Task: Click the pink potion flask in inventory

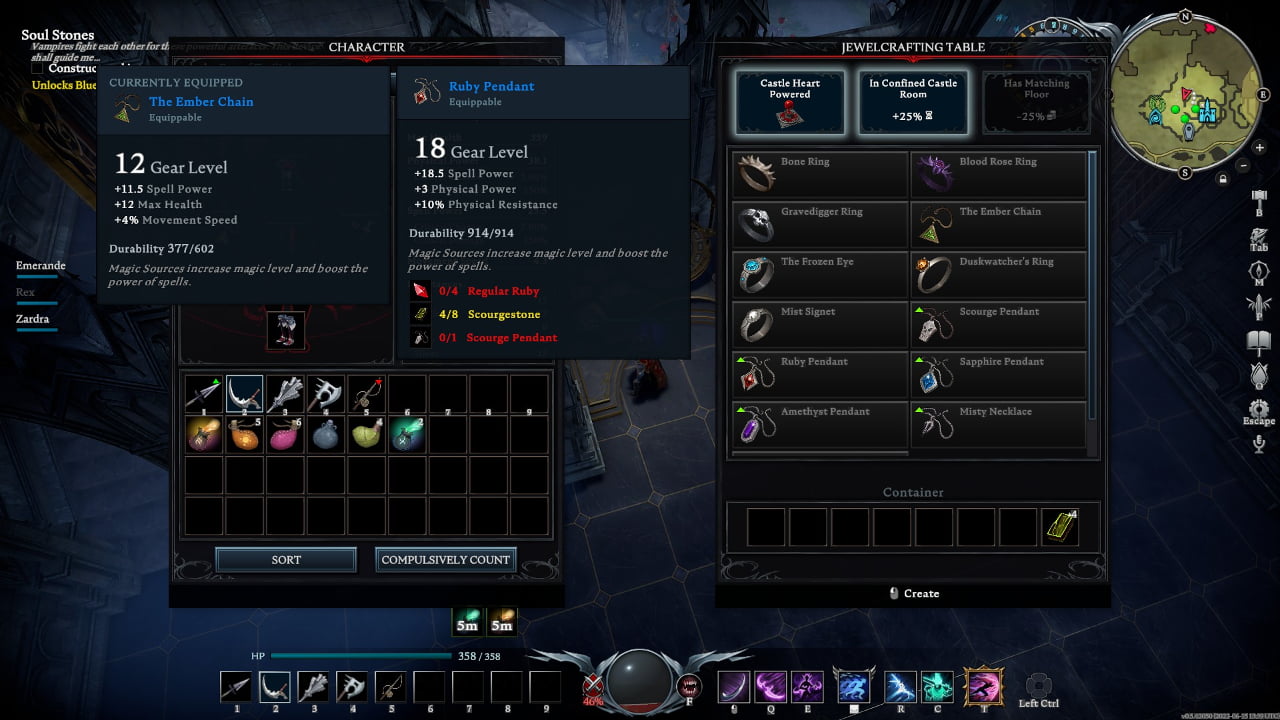Action: (x=285, y=435)
